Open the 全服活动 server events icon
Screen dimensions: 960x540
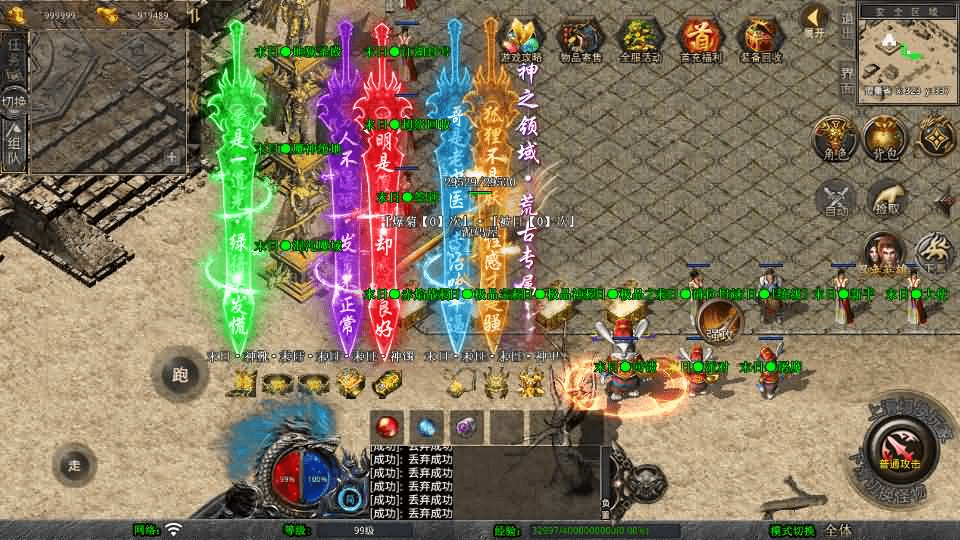click(642, 40)
